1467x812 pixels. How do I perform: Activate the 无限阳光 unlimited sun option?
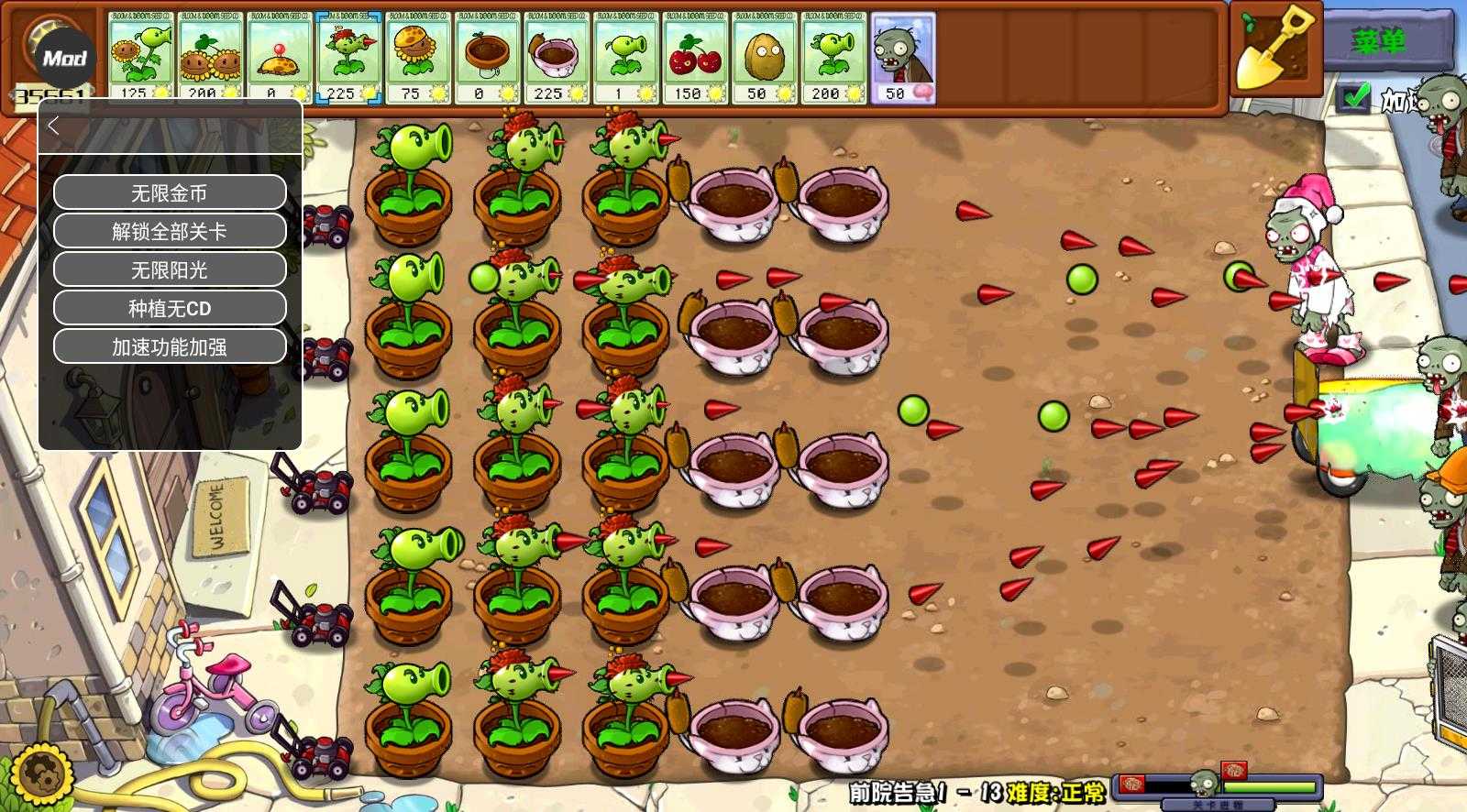coord(170,269)
